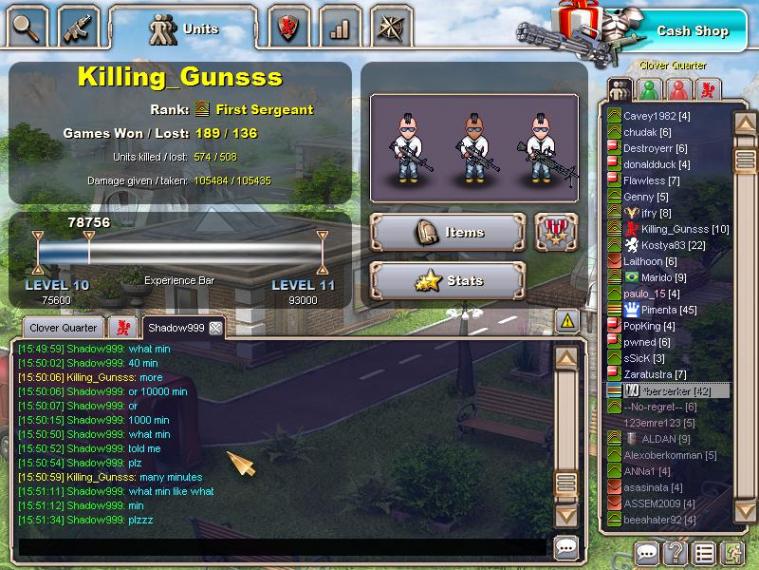Open the Cash Shop
The height and width of the screenshot is (570, 759).
coord(691,31)
